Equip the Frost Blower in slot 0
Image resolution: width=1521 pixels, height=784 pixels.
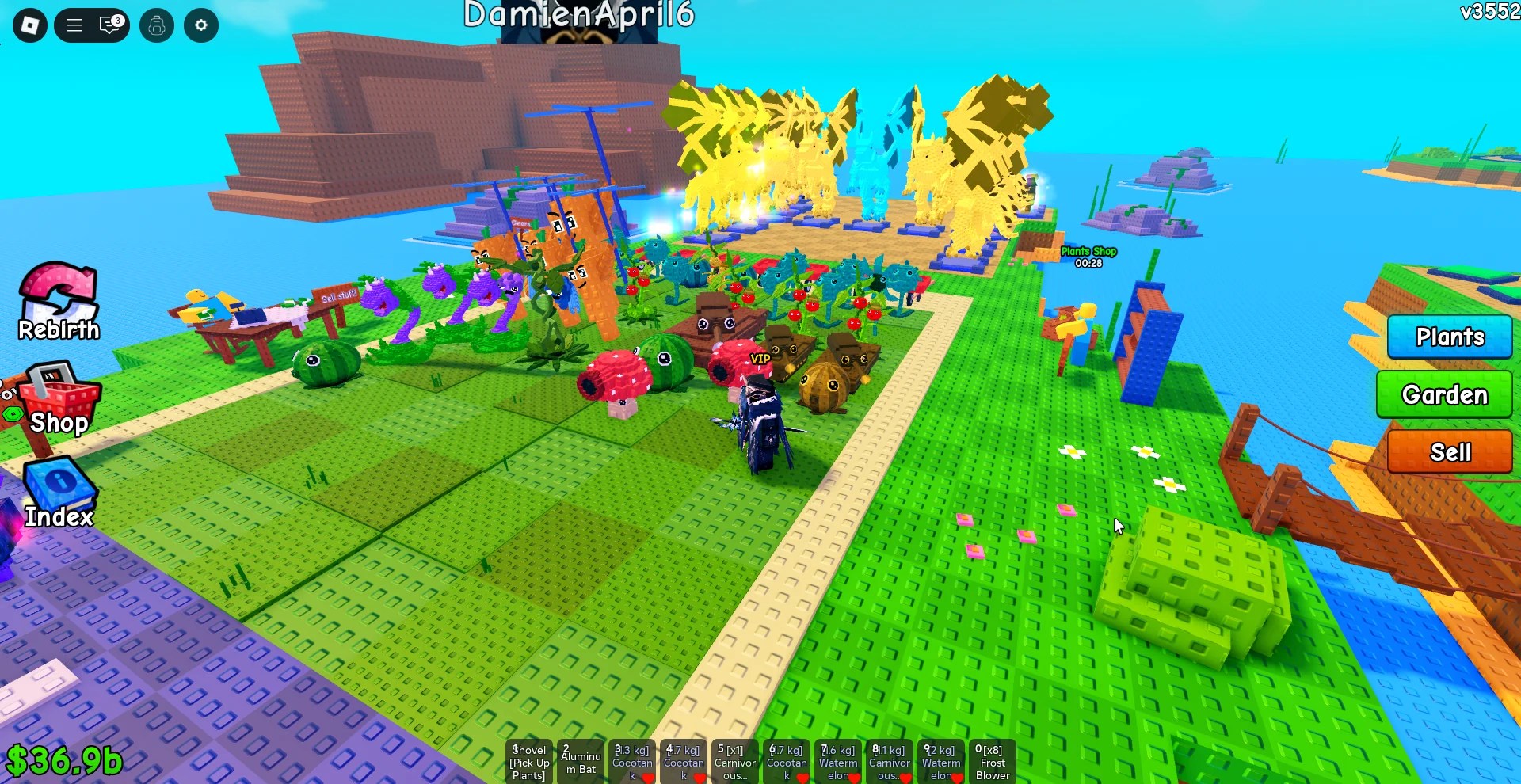(x=993, y=761)
